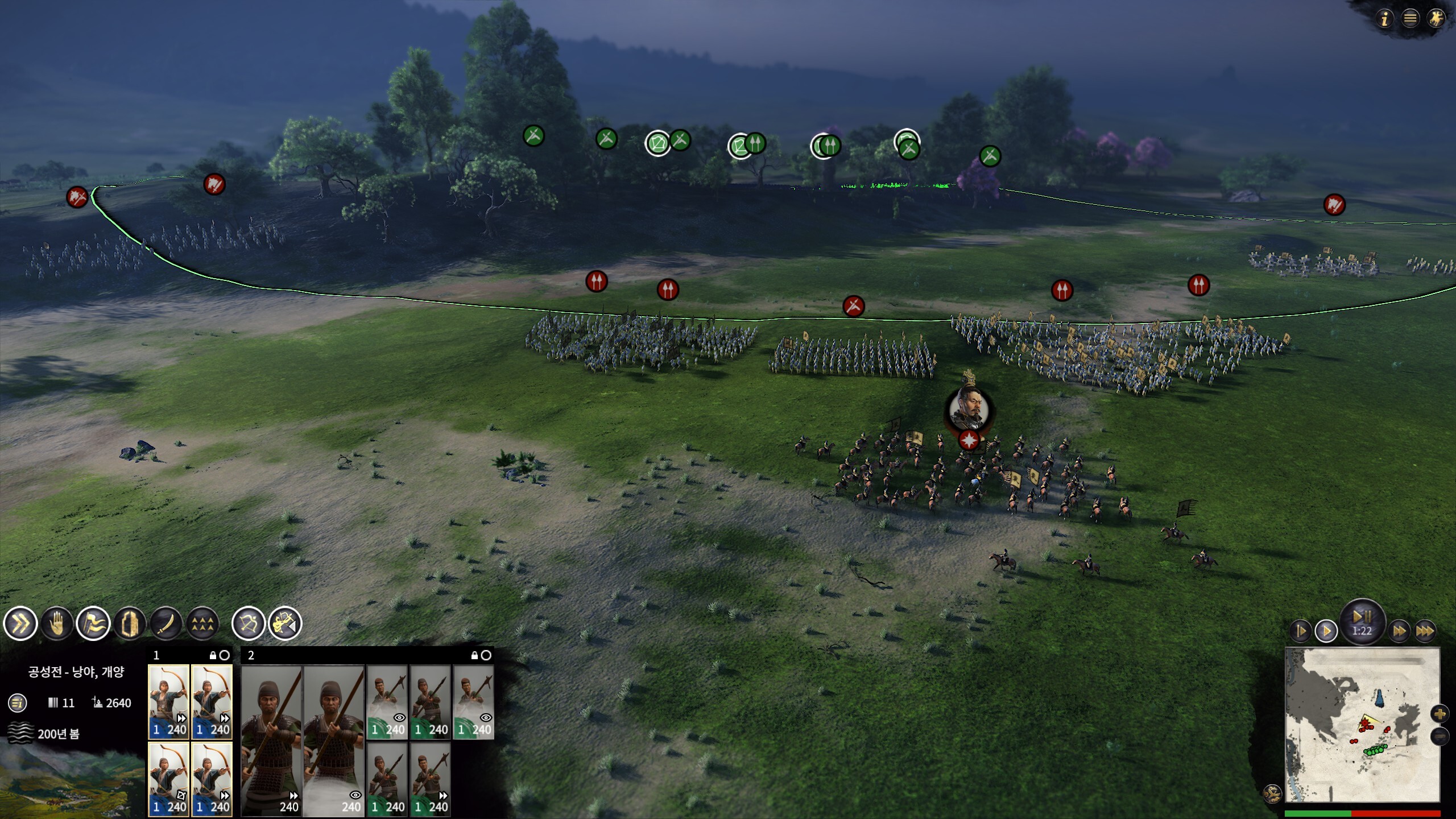Open the battle info 'i' button
This screenshot has height=819, width=1456.
tap(1385, 19)
